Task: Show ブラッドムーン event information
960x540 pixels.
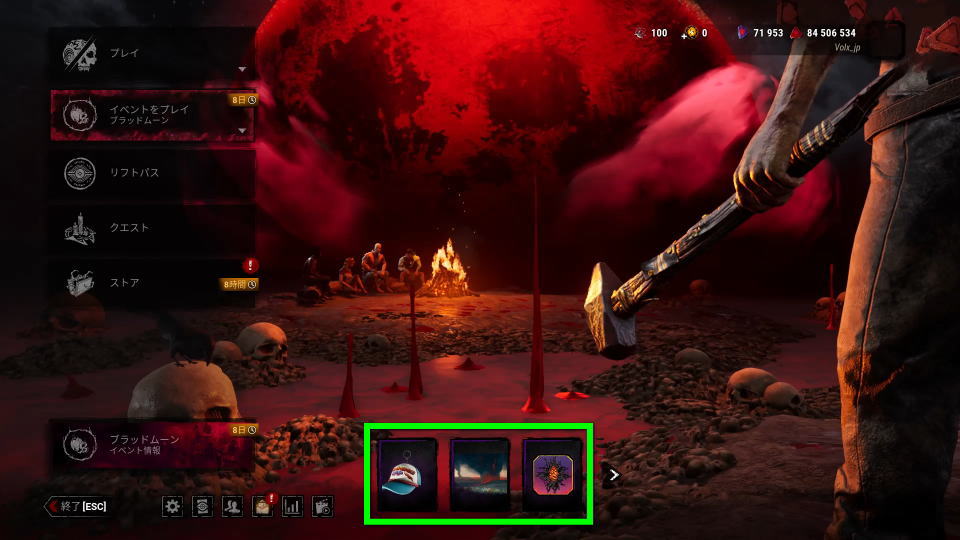Action: click(x=150, y=445)
